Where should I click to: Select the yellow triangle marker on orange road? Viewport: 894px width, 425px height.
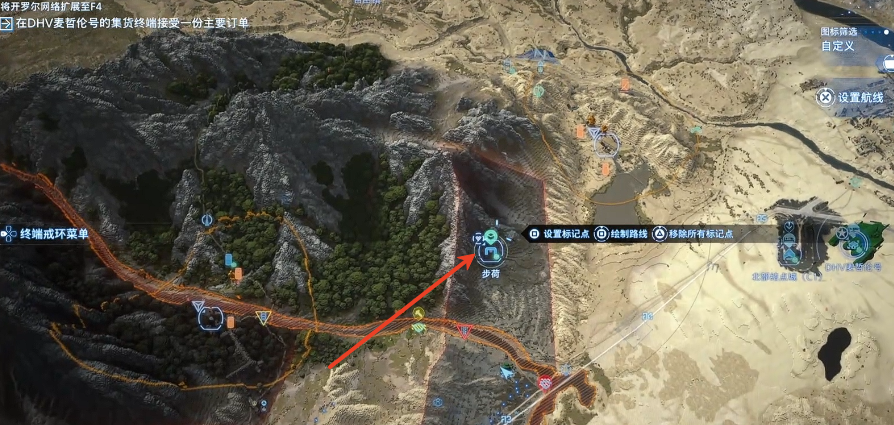[263, 318]
